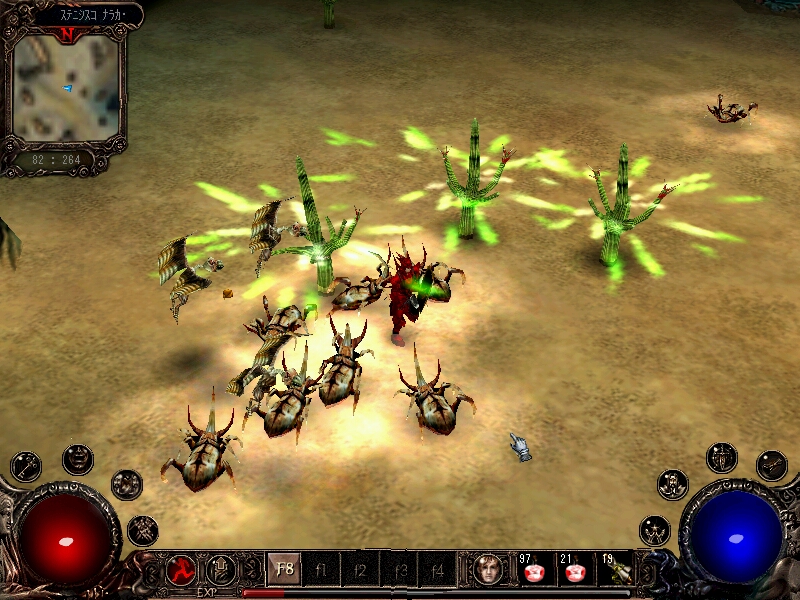Open the sword-and-shield round button above blue orb
The image size is (800, 600).
[x=721, y=458]
